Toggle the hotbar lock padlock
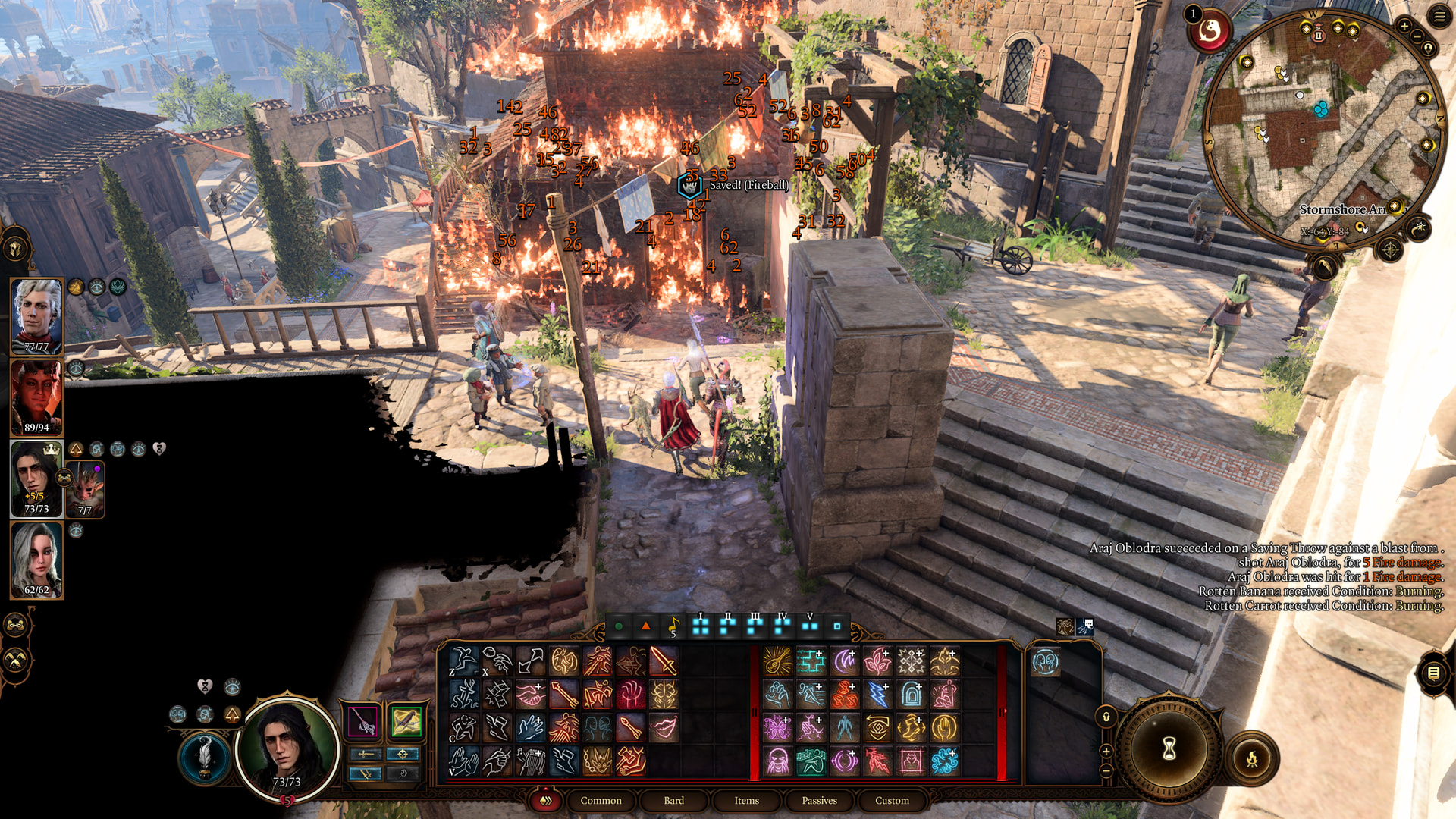The image size is (1456, 819). (1106, 717)
